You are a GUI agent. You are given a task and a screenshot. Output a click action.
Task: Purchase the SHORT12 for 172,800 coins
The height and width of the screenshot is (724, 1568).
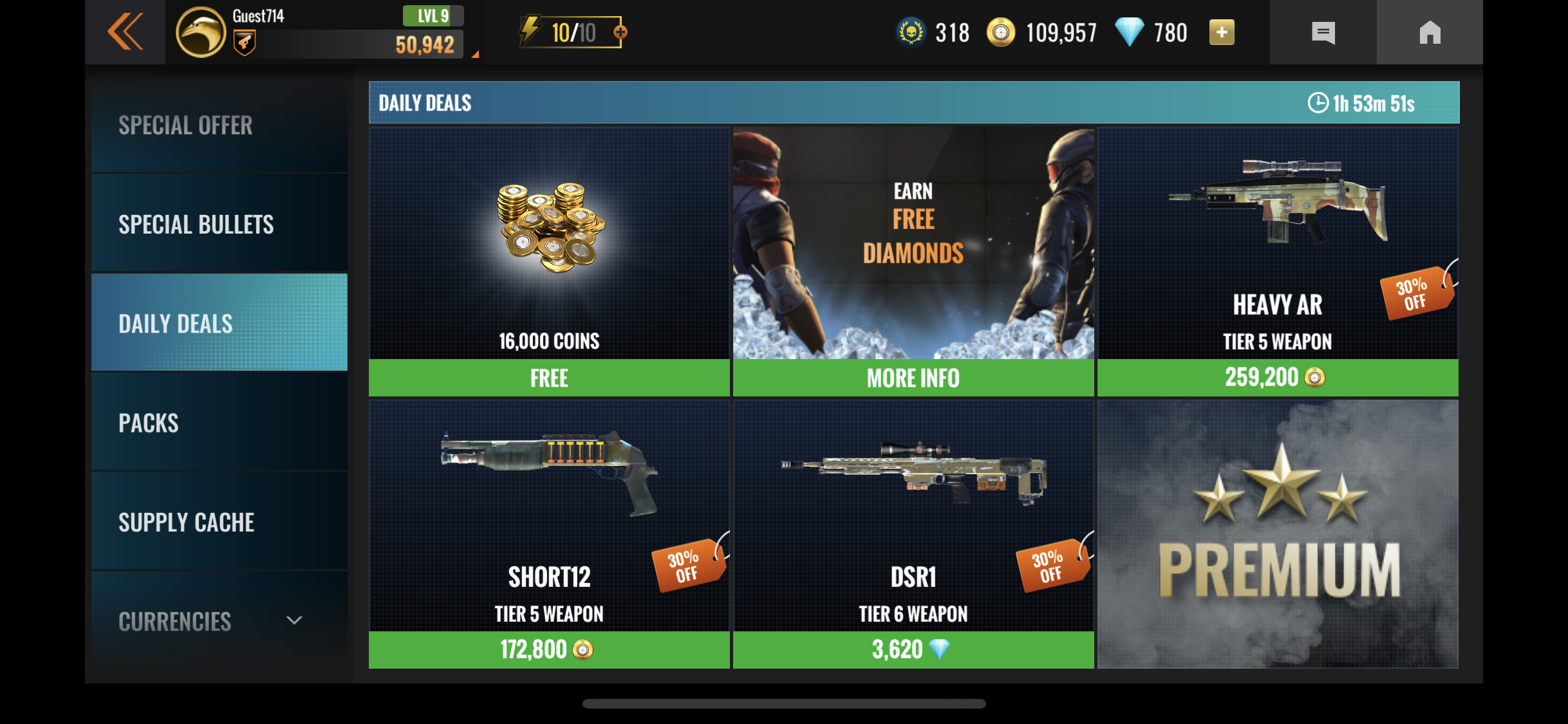click(549, 650)
